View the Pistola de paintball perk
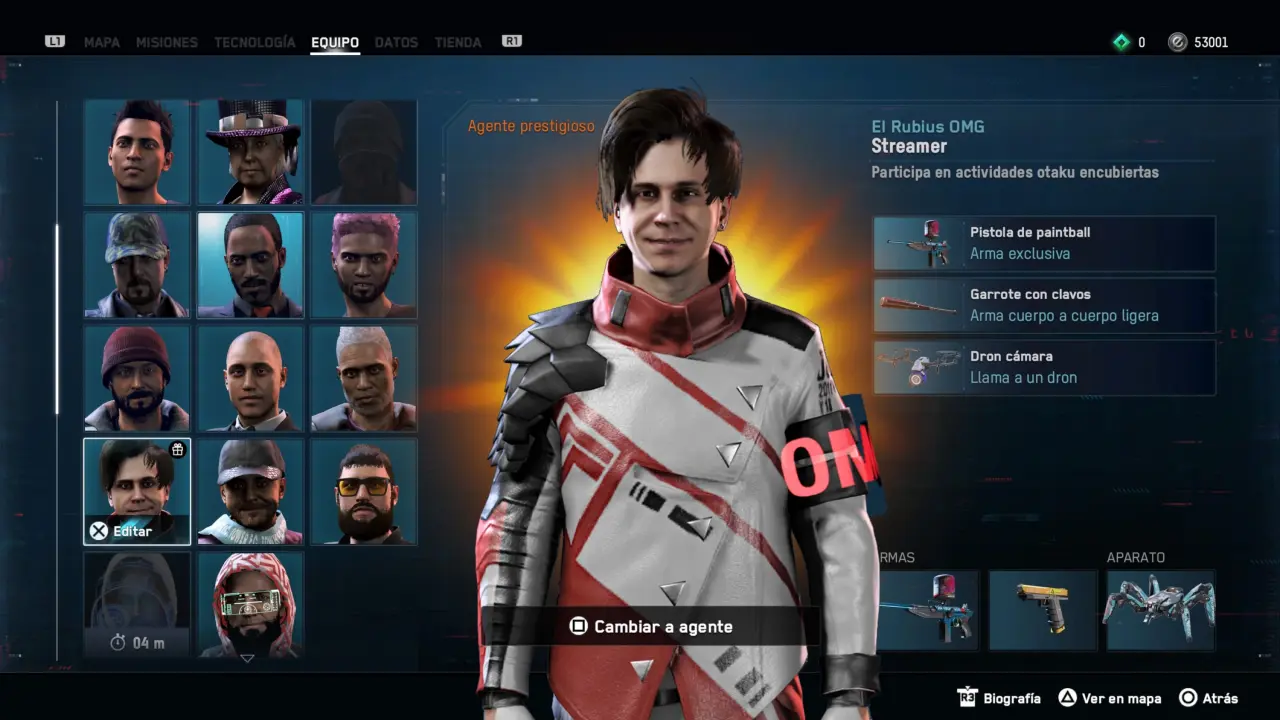Viewport: 1280px width, 720px height. [1044, 243]
